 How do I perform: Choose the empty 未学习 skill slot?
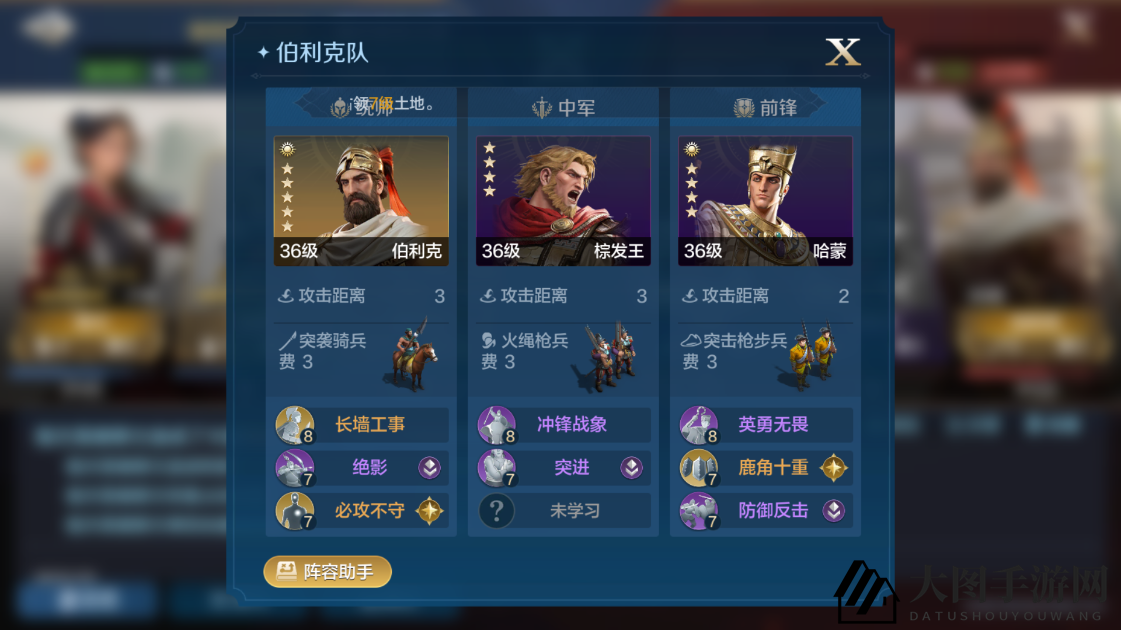[x=564, y=511]
